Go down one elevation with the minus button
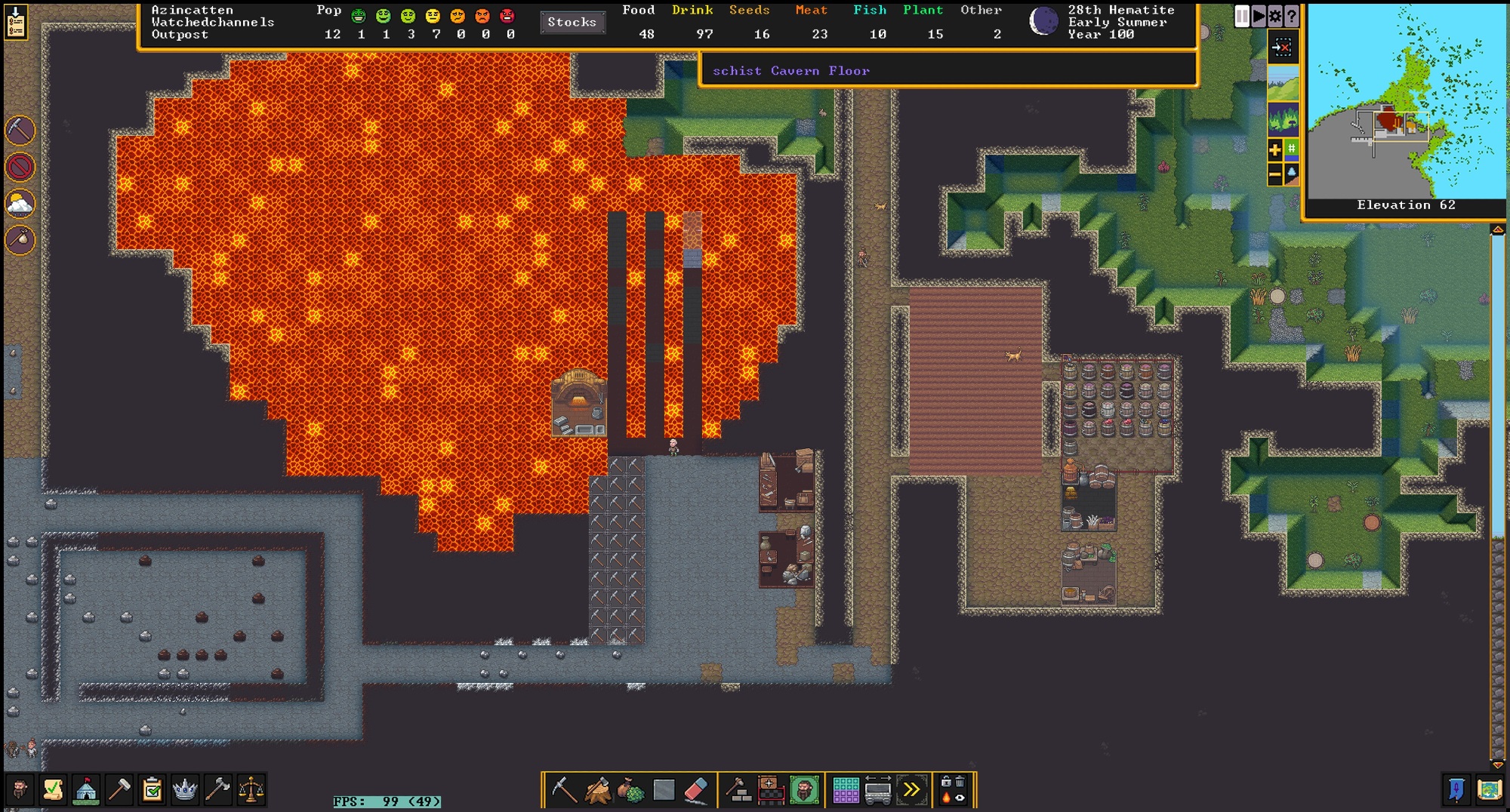This screenshot has width=1510, height=812. (1275, 174)
